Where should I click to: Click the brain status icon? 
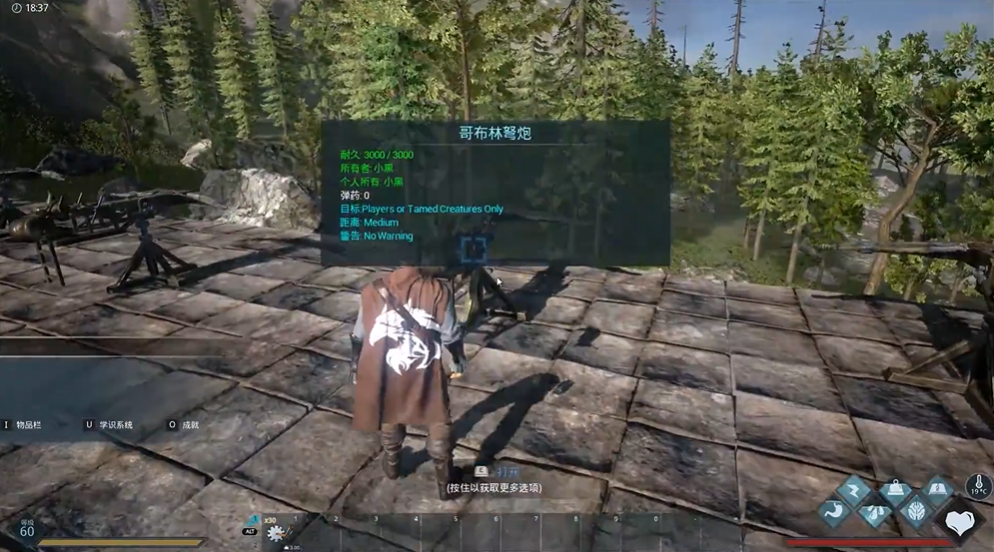coord(918,512)
